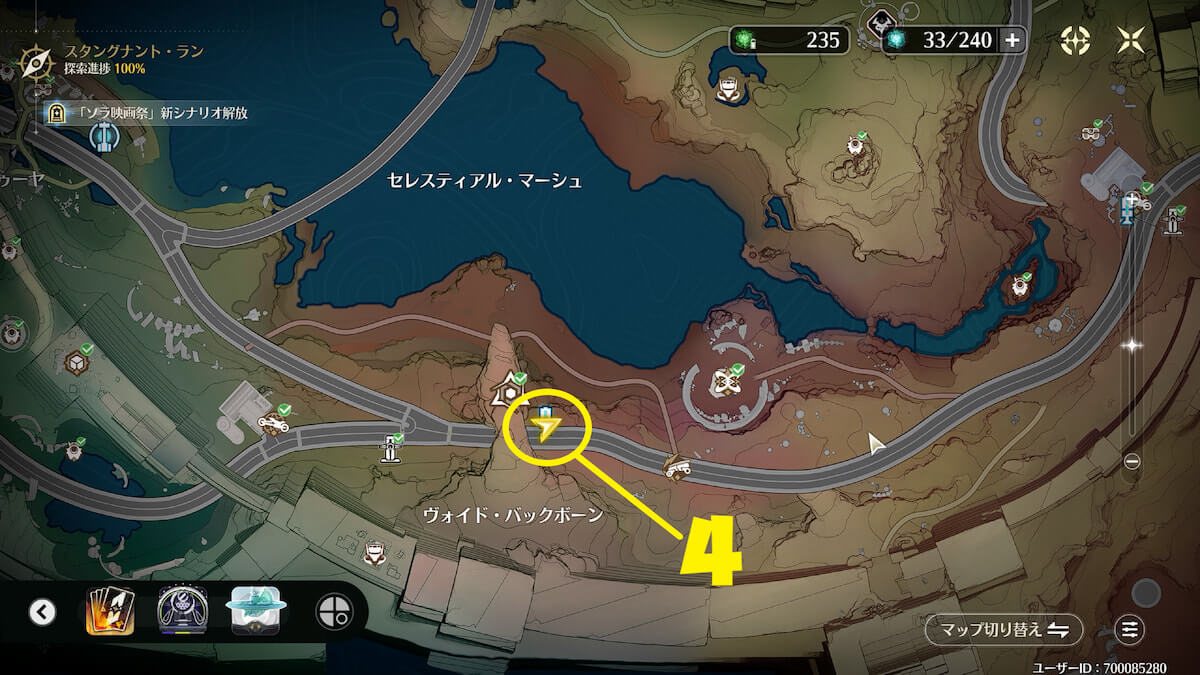Click the teleport beacon at top left
The width and height of the screenshot is (1200, 675).
pos(102,138)
